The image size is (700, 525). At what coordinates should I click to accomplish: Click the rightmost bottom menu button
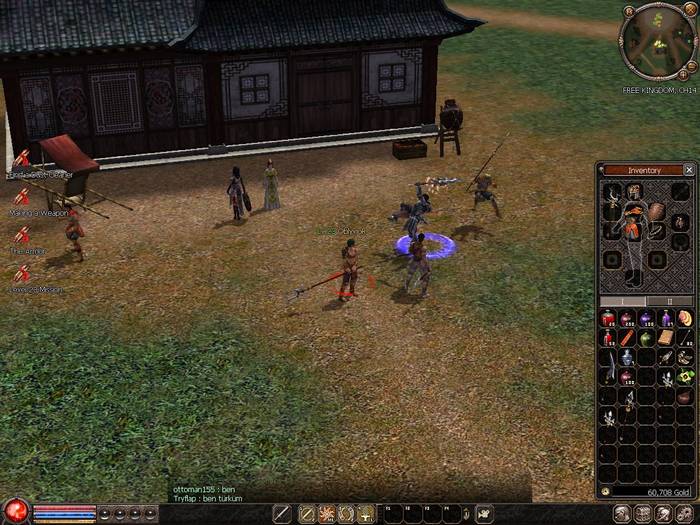pos(685,514)
